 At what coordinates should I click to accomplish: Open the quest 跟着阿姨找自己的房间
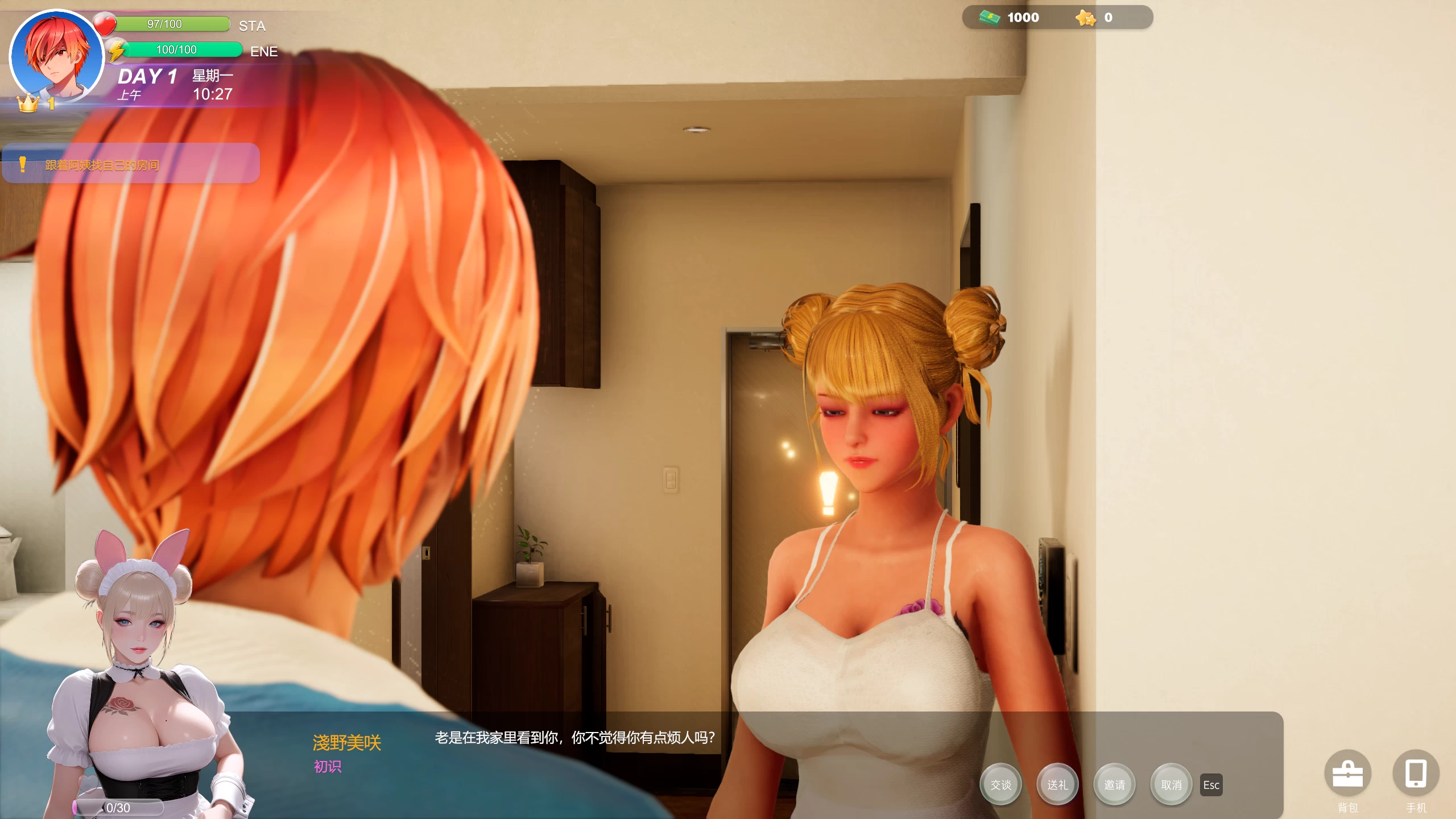coord(101,165)
